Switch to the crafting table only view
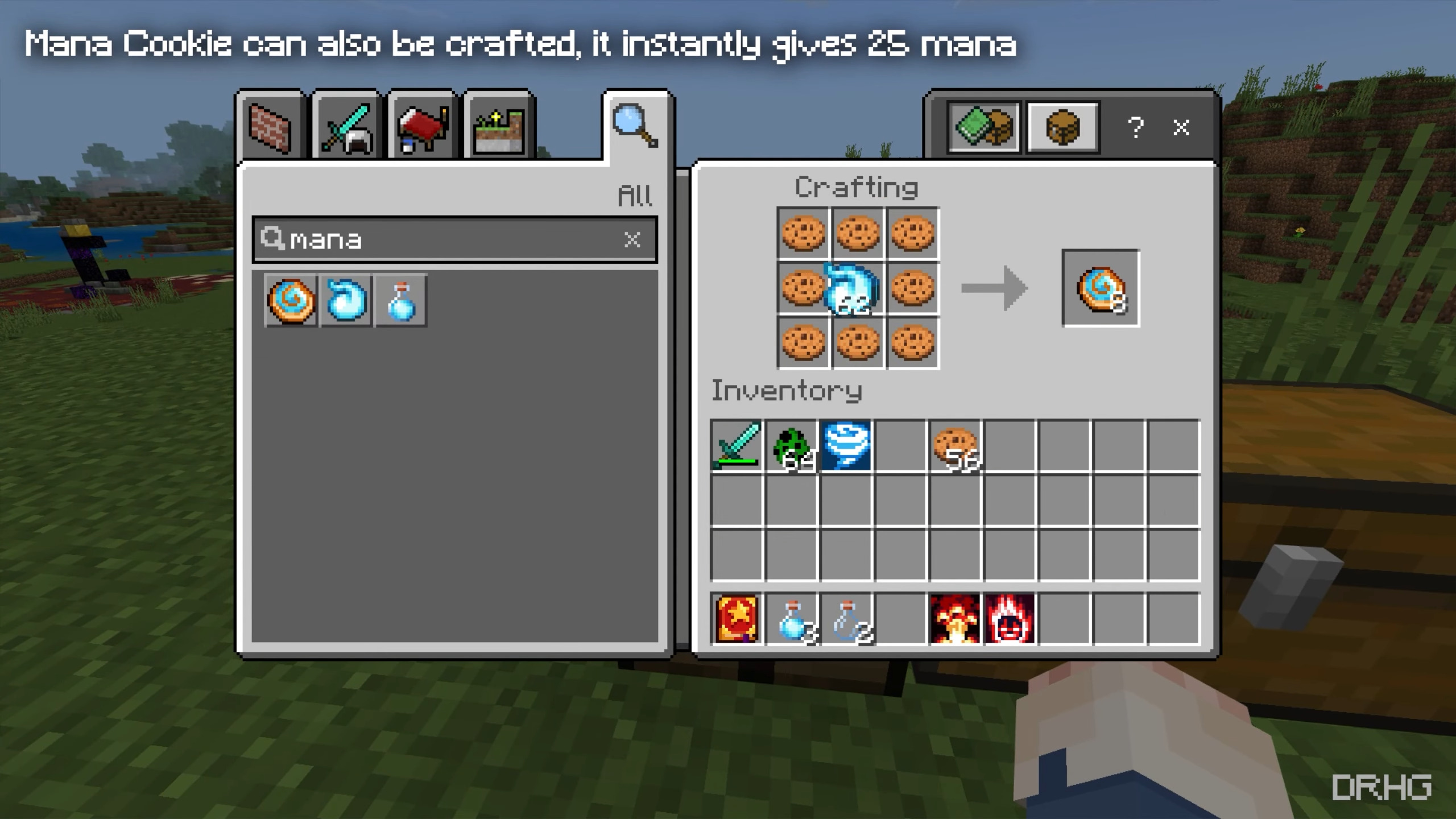Screen dimensions: 1456x819 [1062, 127]
